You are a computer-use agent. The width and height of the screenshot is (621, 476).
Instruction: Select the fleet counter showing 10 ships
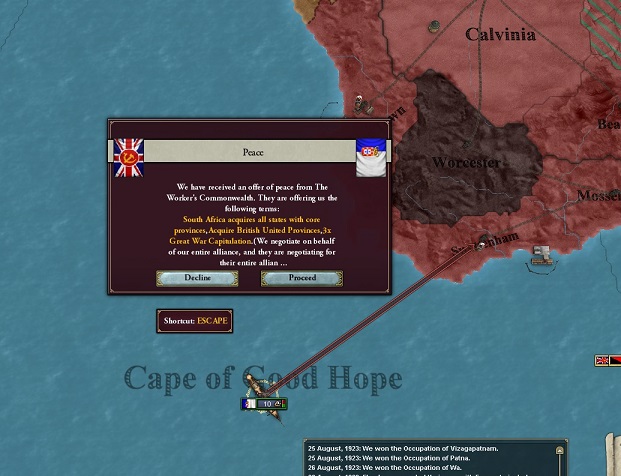click(265, 404)
